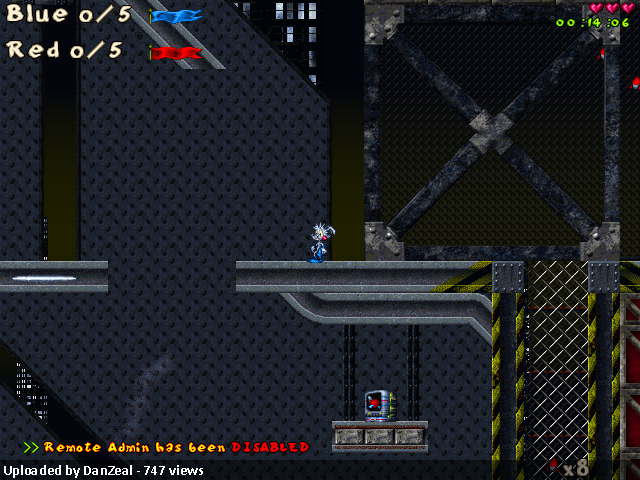Image resolution: width=640 pixels, height=480 pixels.
Task: Select the current weapon ammo icon
Action: 553,466
